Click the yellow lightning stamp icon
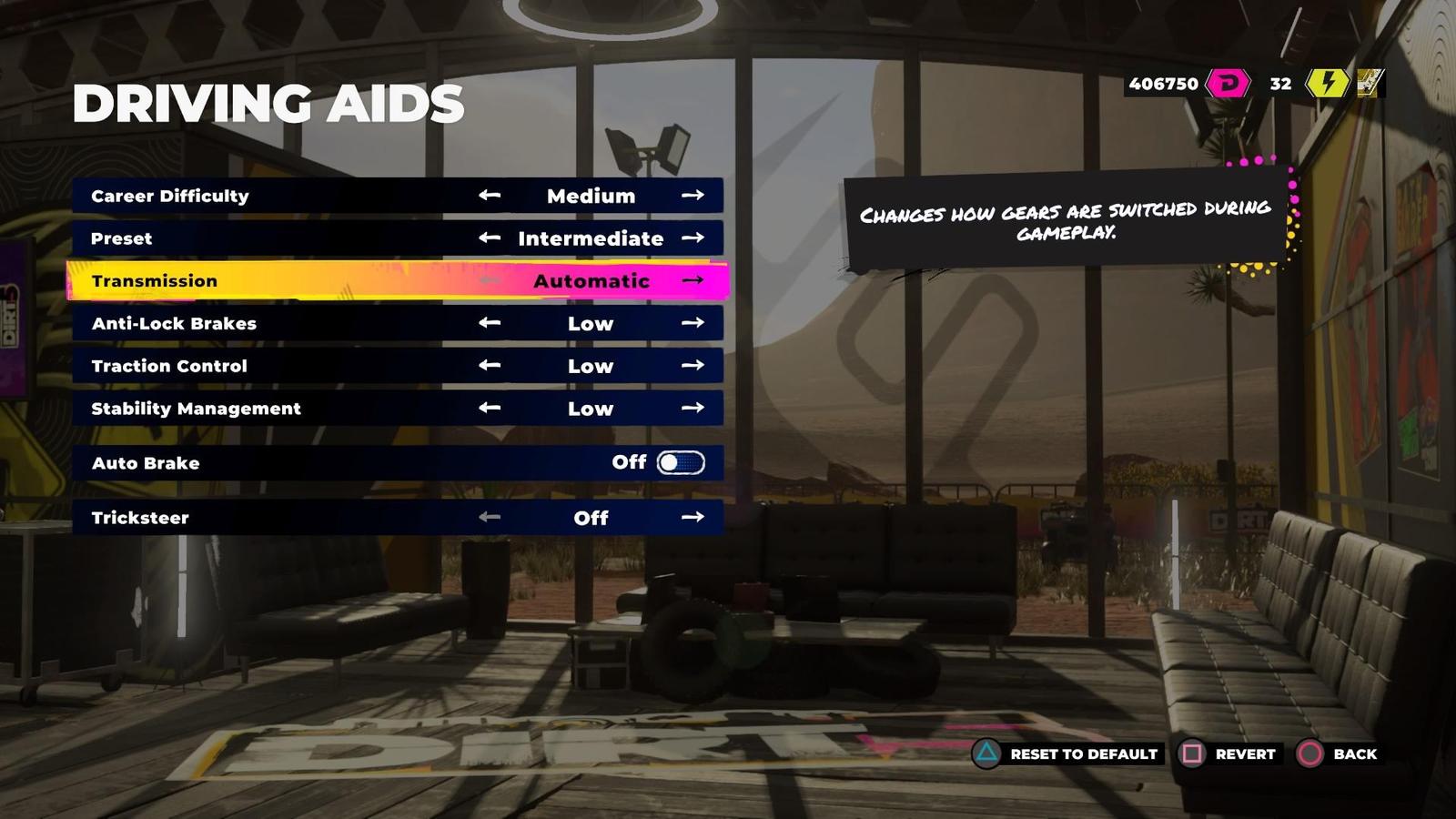Screen dimensions: 1456x819 1327,84
